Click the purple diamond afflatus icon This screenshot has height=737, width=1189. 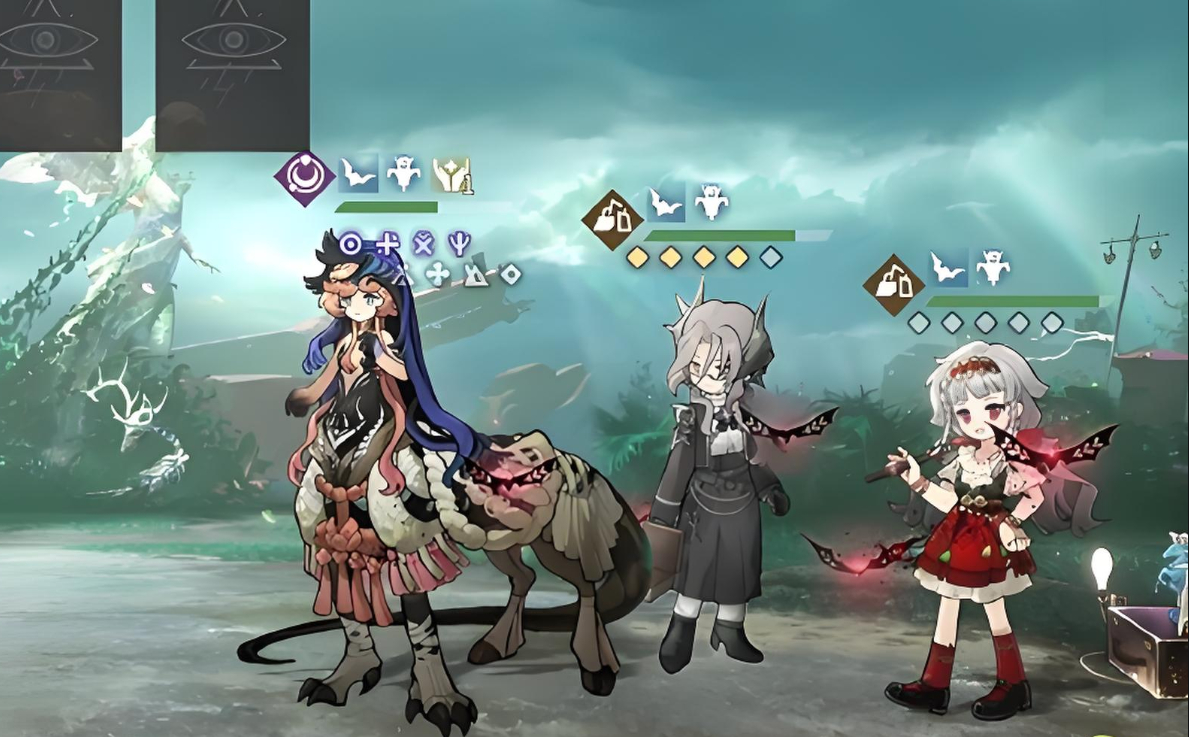click(x=305, y=178)
